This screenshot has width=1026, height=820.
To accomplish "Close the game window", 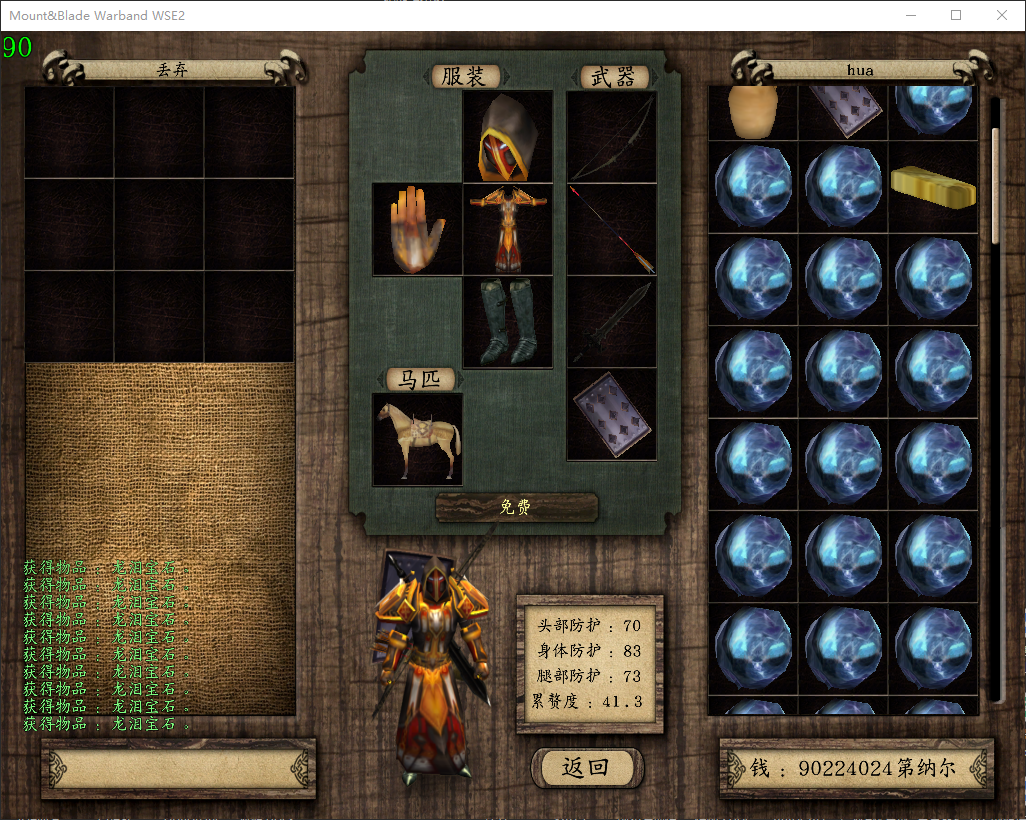I will click(1002, 15).
